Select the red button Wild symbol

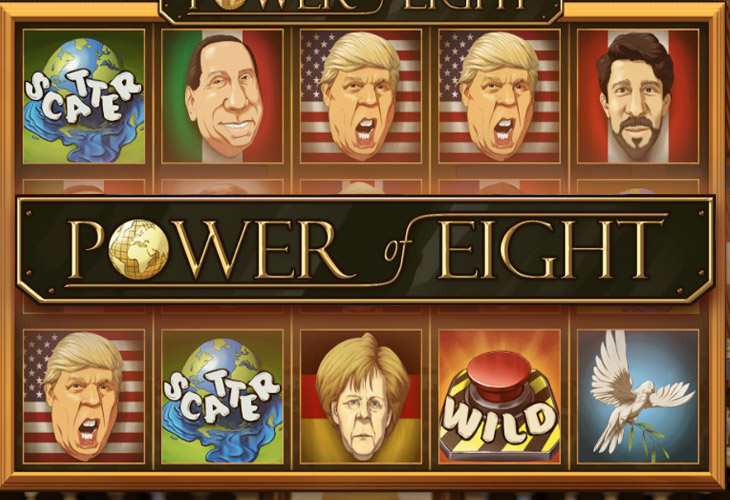(x=499, y=396)
